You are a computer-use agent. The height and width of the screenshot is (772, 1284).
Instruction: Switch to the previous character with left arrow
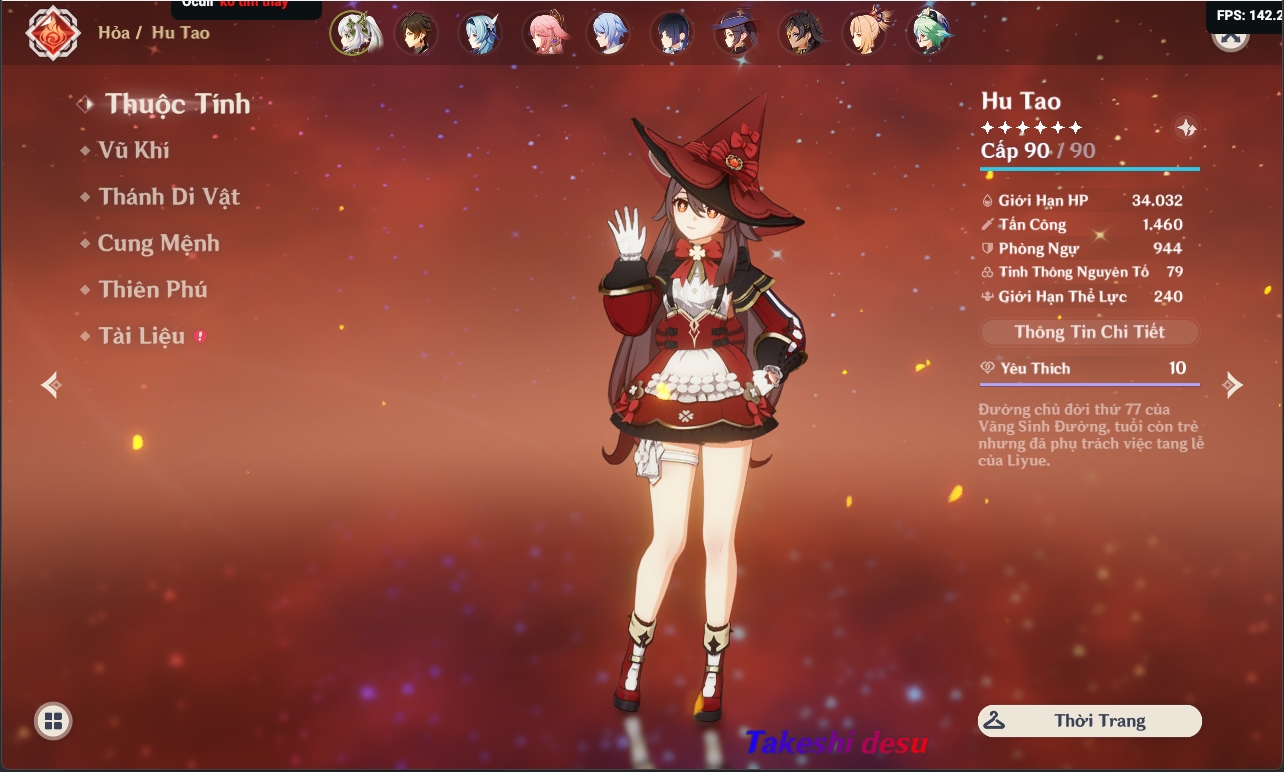(x=52, y=384)
